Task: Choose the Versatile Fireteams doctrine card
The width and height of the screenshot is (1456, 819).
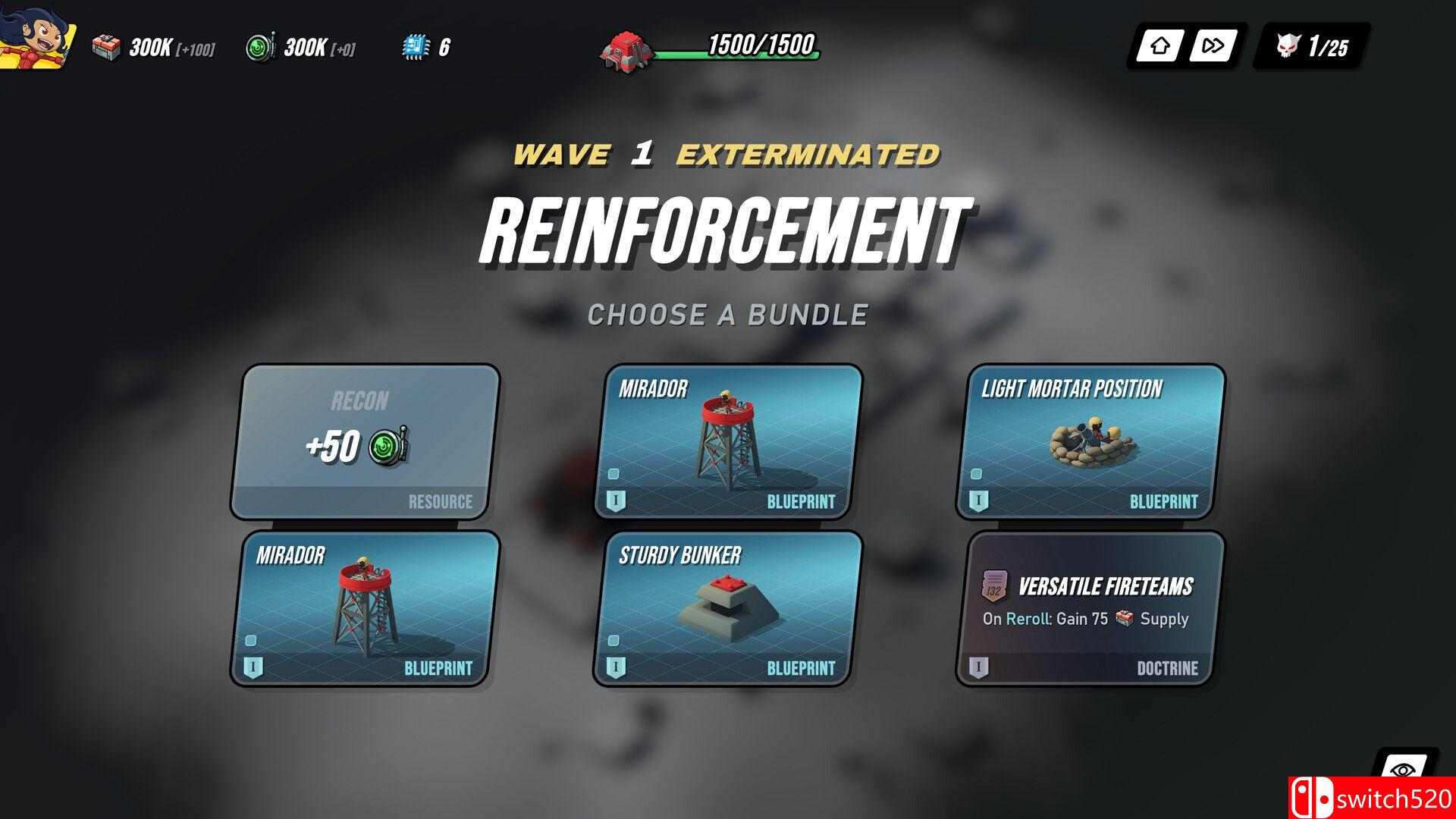Action: click(x=1090, y=608)
